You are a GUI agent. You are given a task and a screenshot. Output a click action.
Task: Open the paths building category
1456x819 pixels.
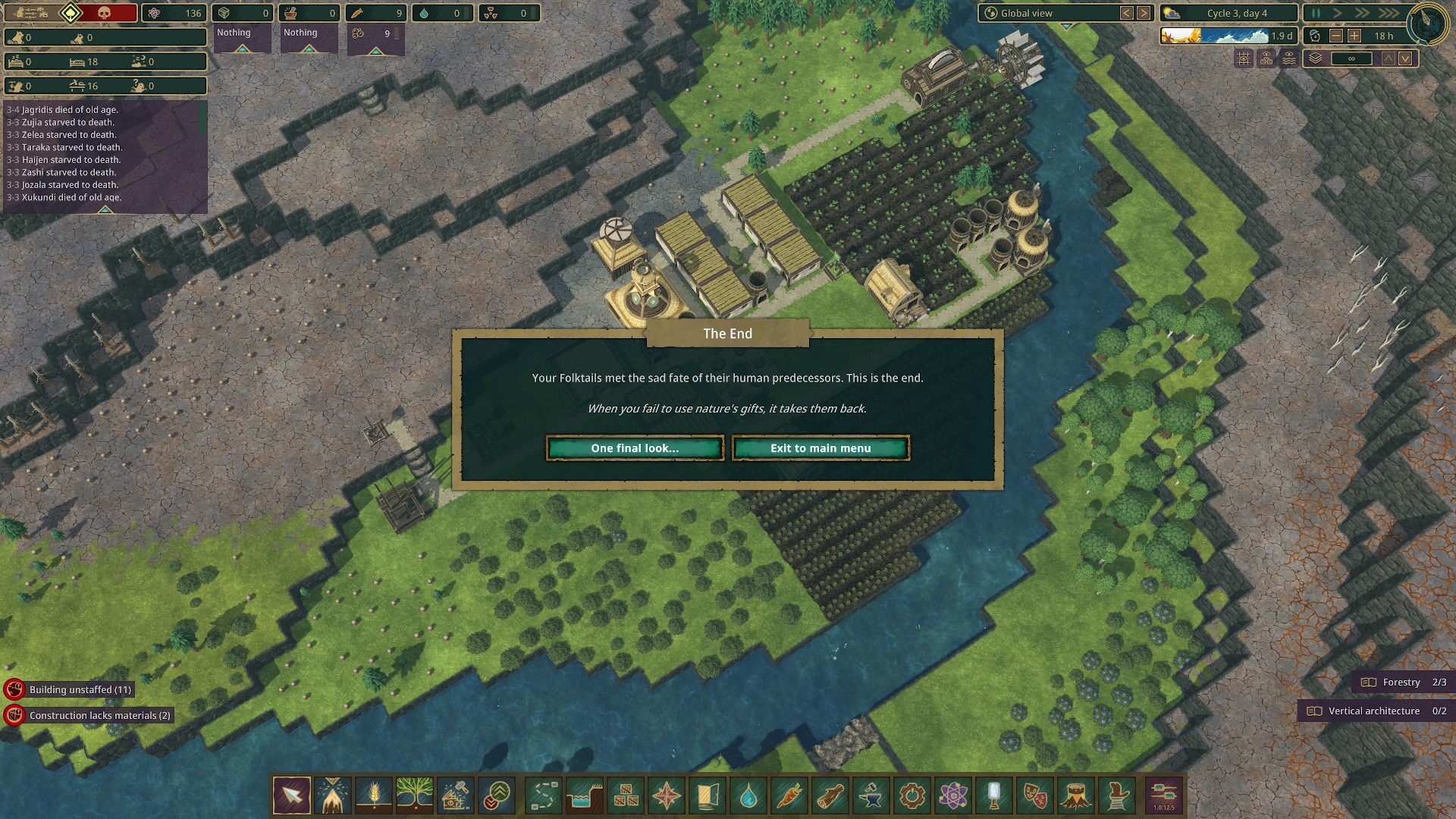(x=543, y=796)
